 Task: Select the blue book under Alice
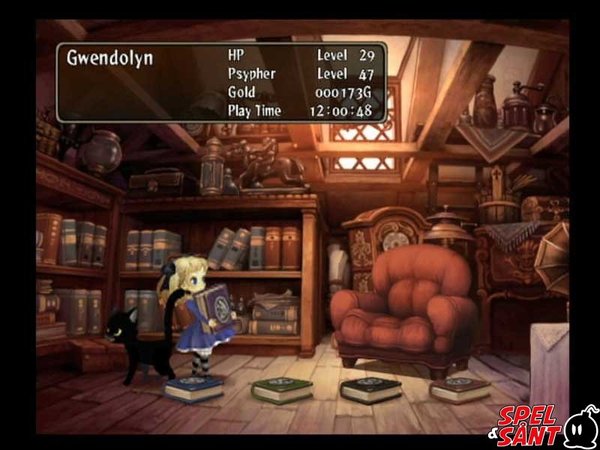194,388
